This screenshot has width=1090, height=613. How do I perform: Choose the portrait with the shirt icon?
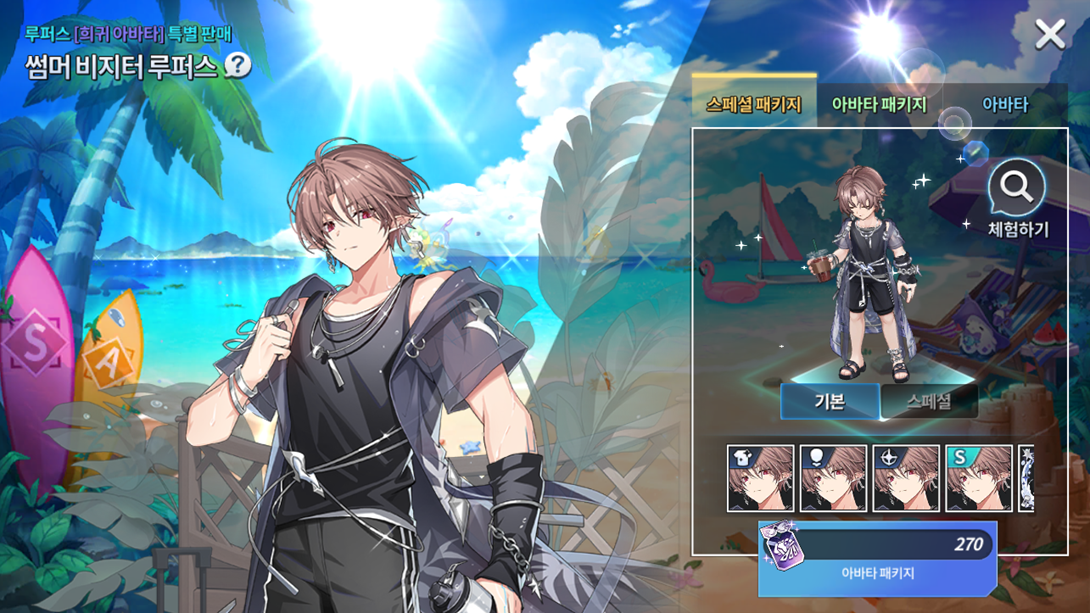point(760,479)
